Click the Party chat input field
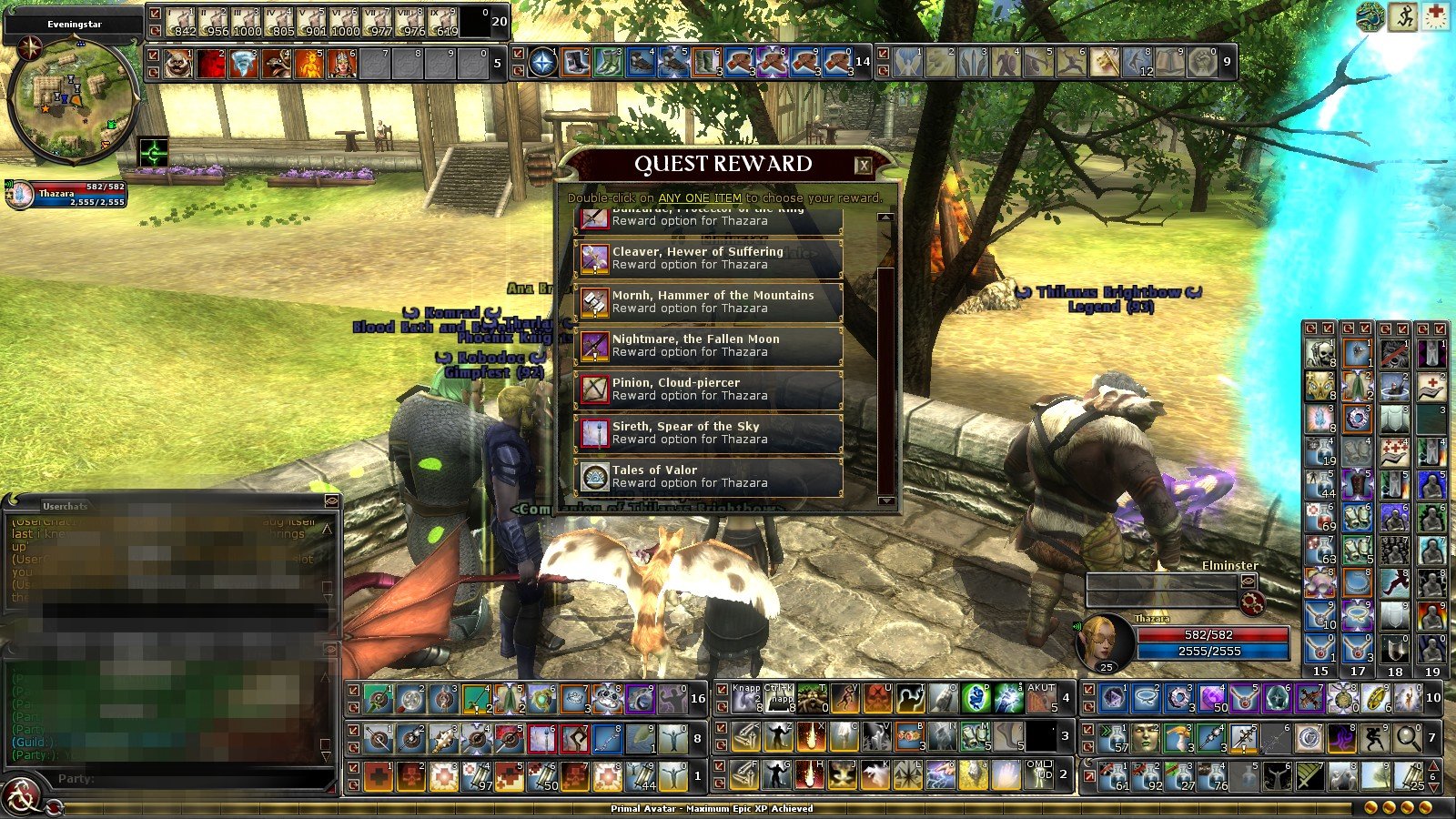This screenshot has width=1456, height=819. (x=209, y=779)
